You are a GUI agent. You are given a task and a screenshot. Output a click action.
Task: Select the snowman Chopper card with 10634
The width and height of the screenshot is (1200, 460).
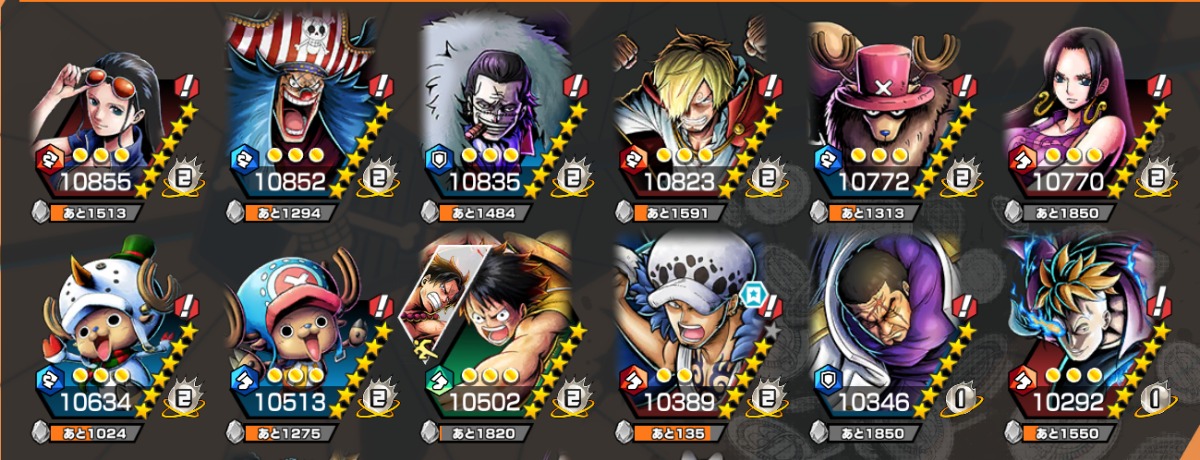(x=98, y=340)
